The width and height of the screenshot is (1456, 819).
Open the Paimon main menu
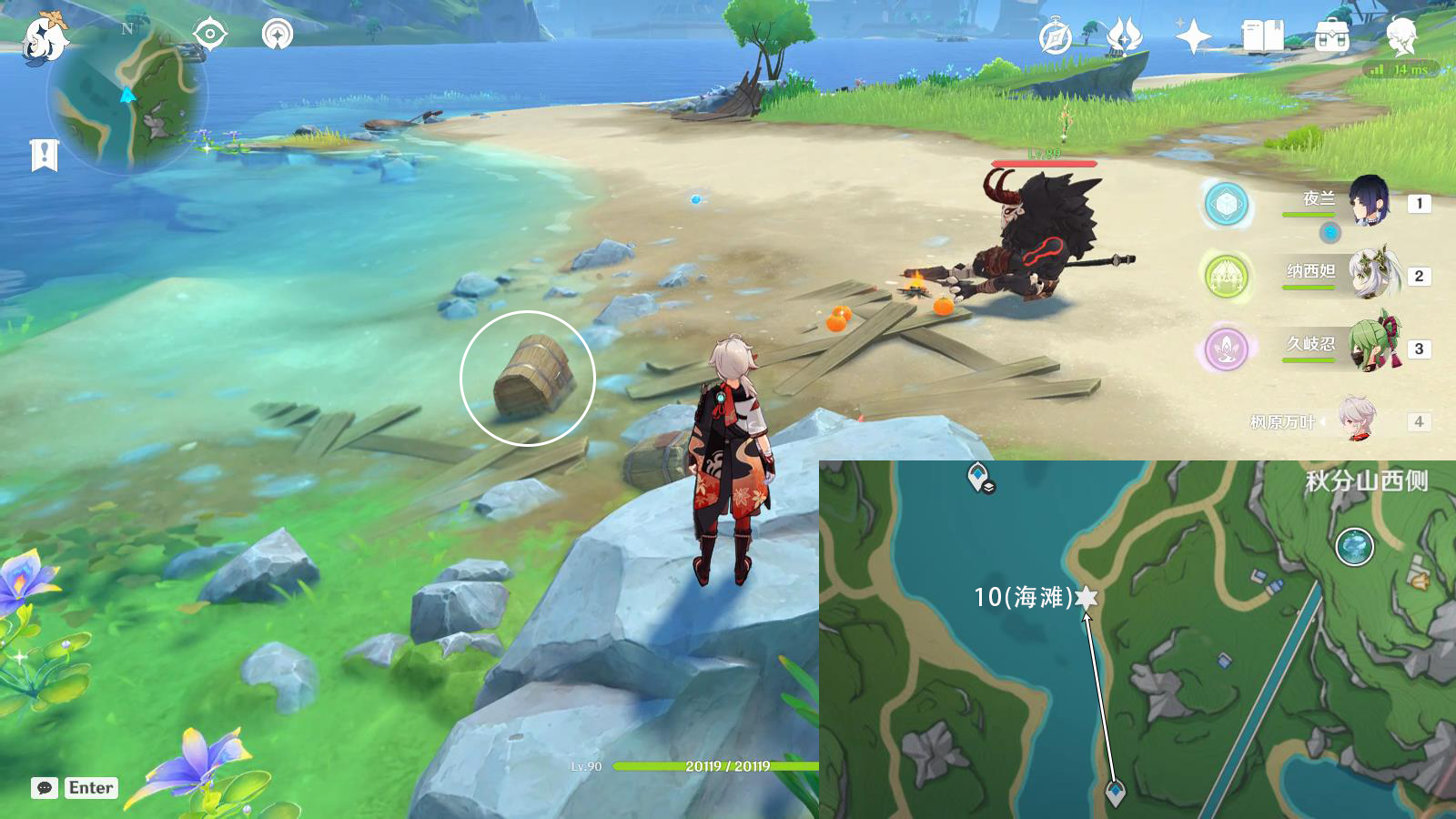tap(44, 38)
